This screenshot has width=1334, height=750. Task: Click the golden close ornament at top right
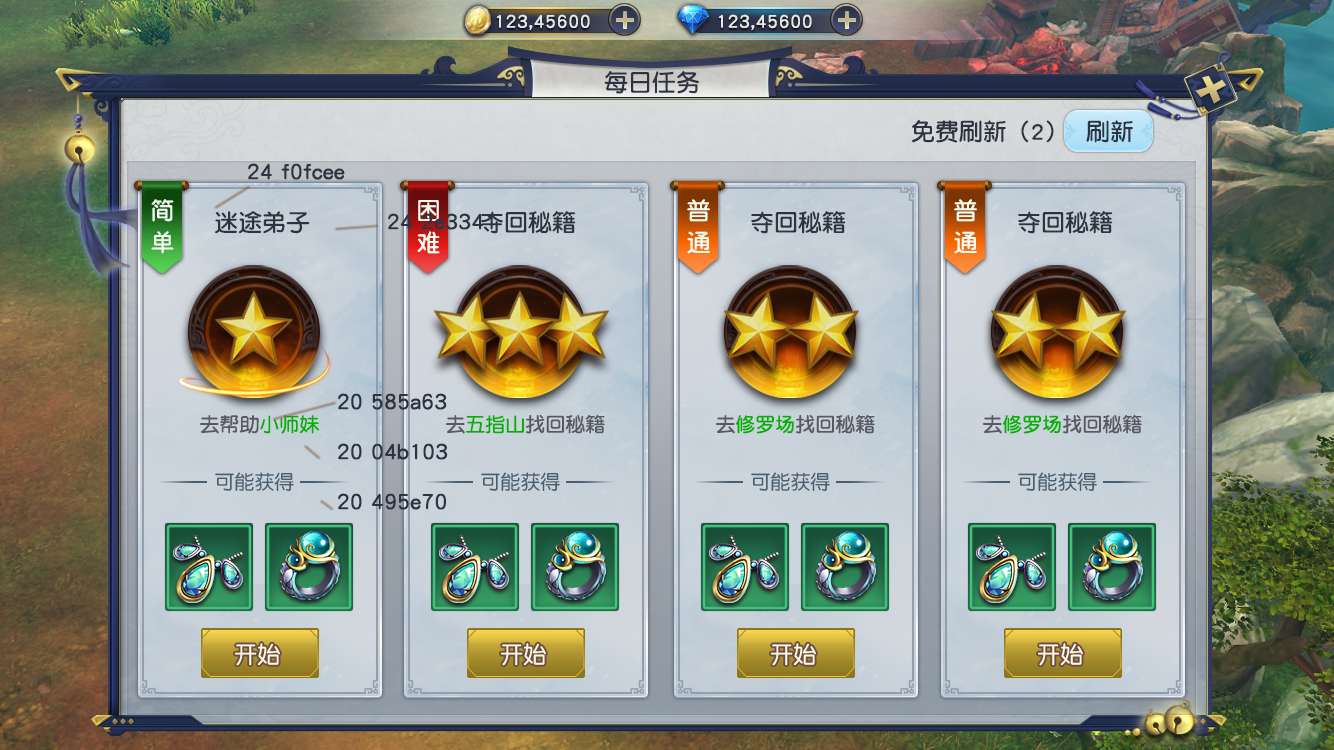pos(1212,88)
